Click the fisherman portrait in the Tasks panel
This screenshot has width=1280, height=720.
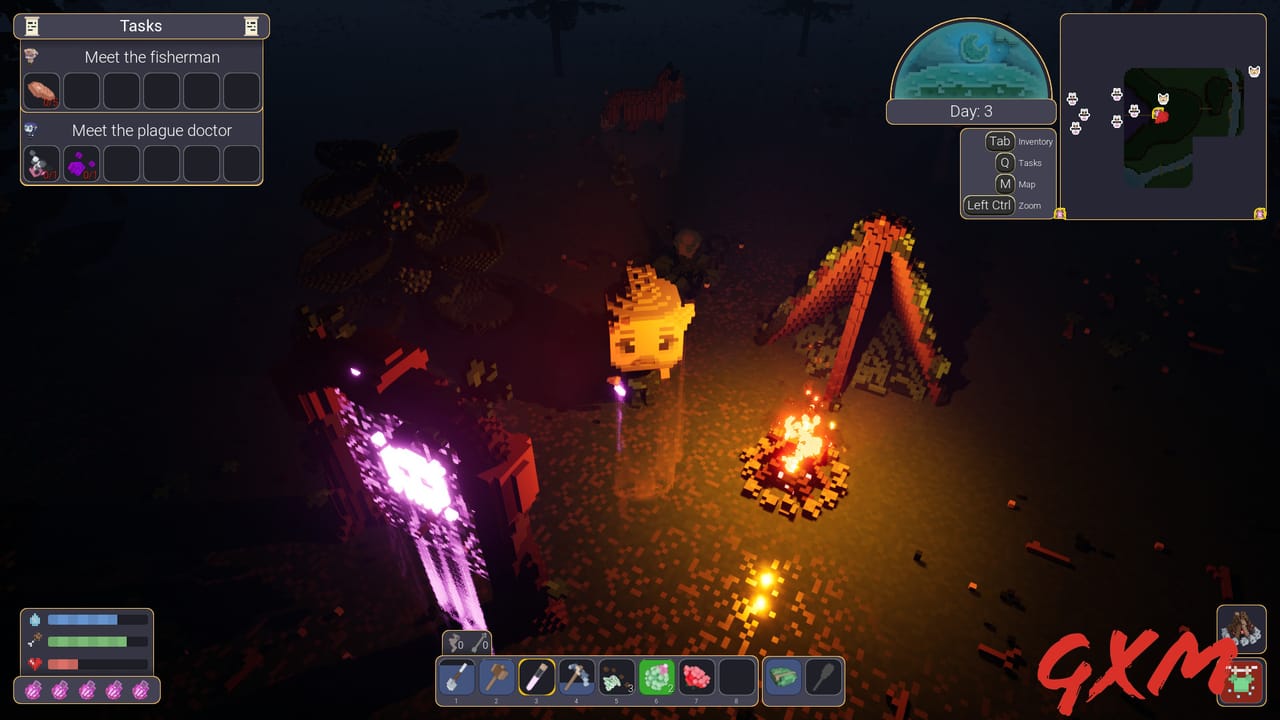pos(31,57)
